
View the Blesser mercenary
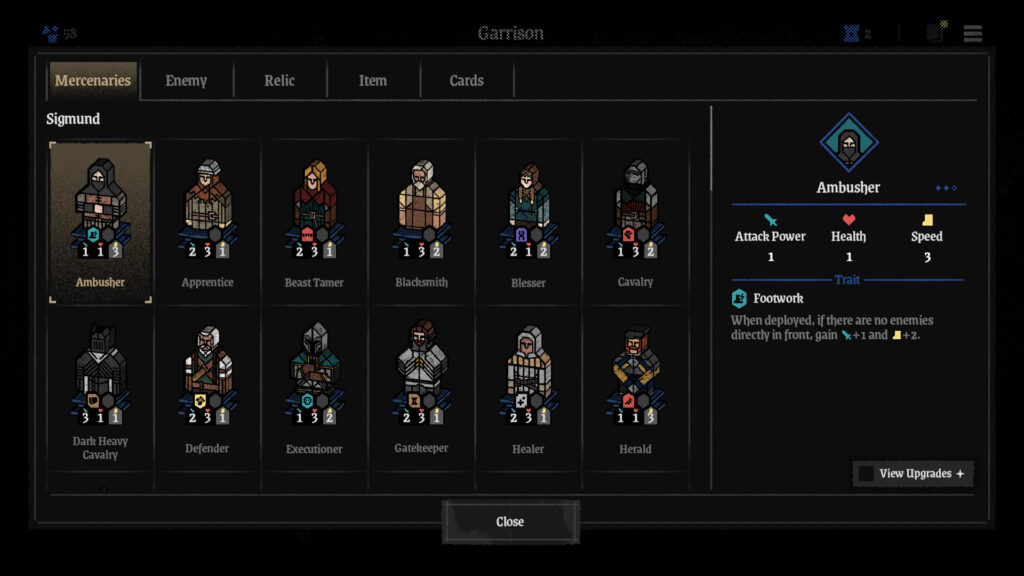[x=528, y=222]
